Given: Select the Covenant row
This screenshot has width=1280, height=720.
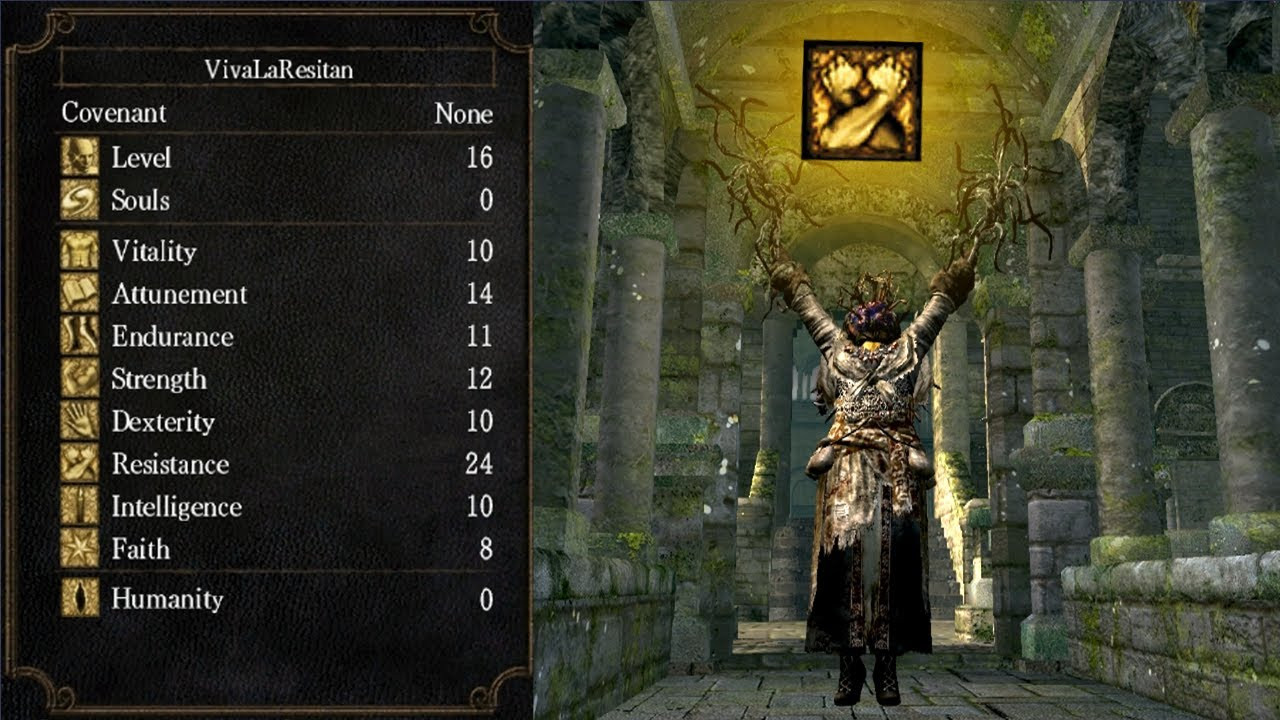Looking at the screenshot, I should pos(277,113).
